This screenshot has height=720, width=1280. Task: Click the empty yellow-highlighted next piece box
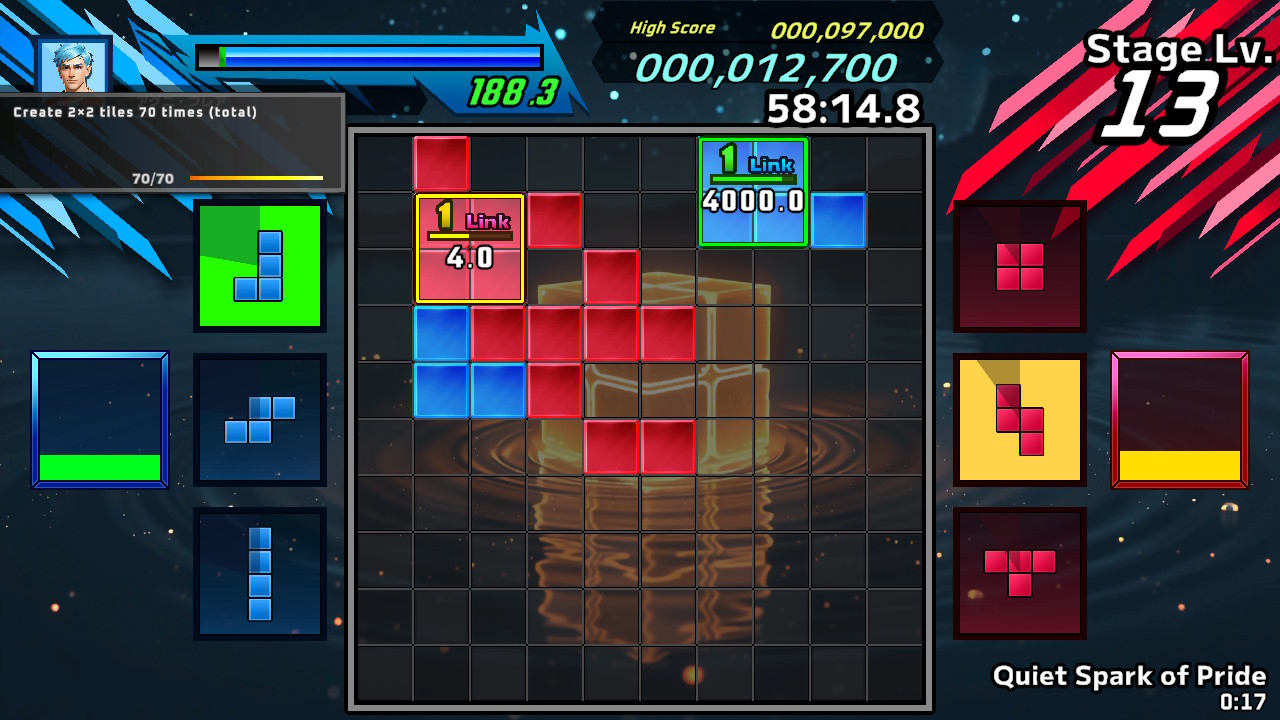coord(1180,418)
